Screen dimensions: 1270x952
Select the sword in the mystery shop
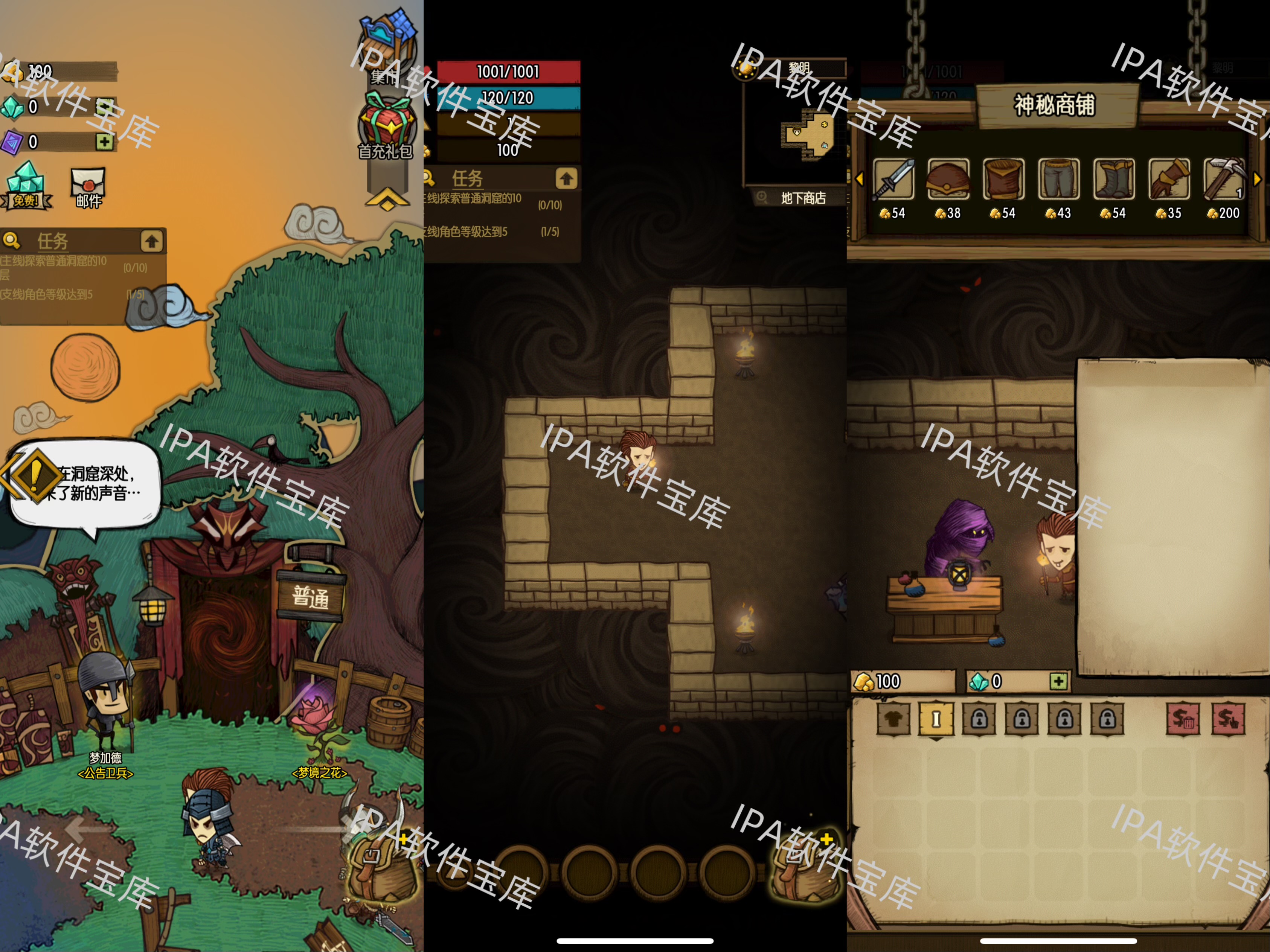tap(893, 180)
